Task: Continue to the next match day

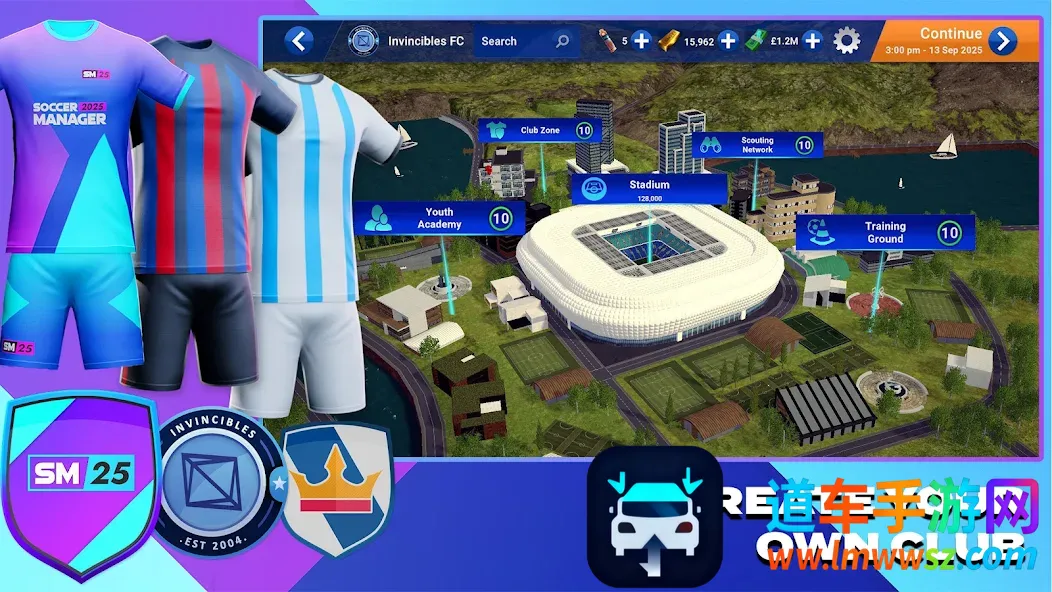Action: click(1002, 41)
